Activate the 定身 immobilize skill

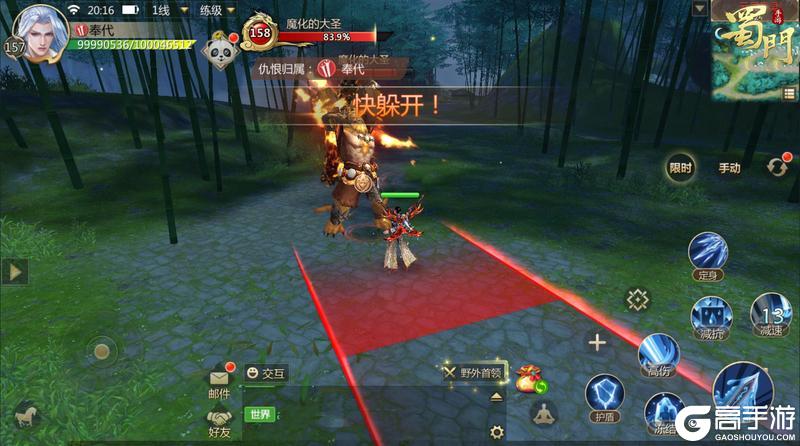pyautogui.click(x=709, y=253)
